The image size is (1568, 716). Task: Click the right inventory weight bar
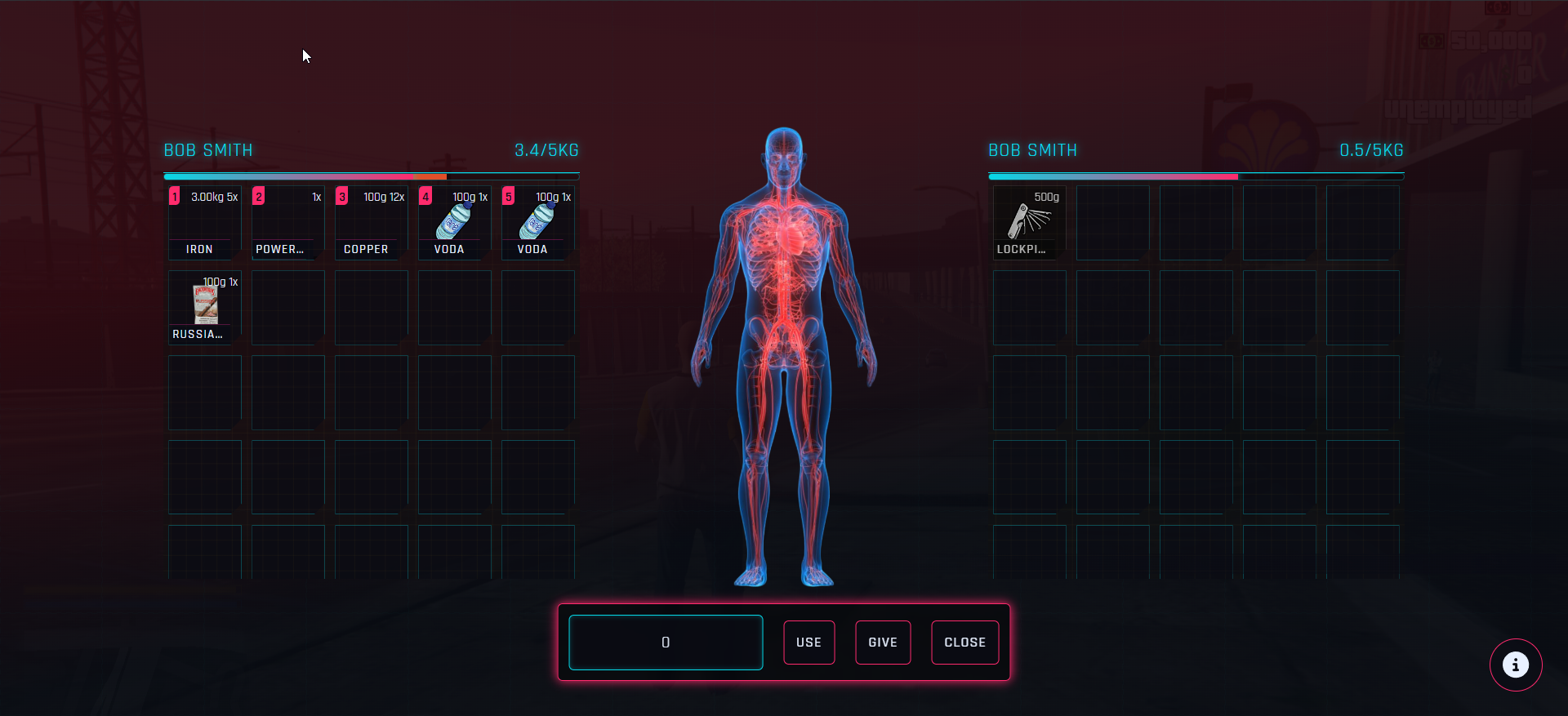1196,176
